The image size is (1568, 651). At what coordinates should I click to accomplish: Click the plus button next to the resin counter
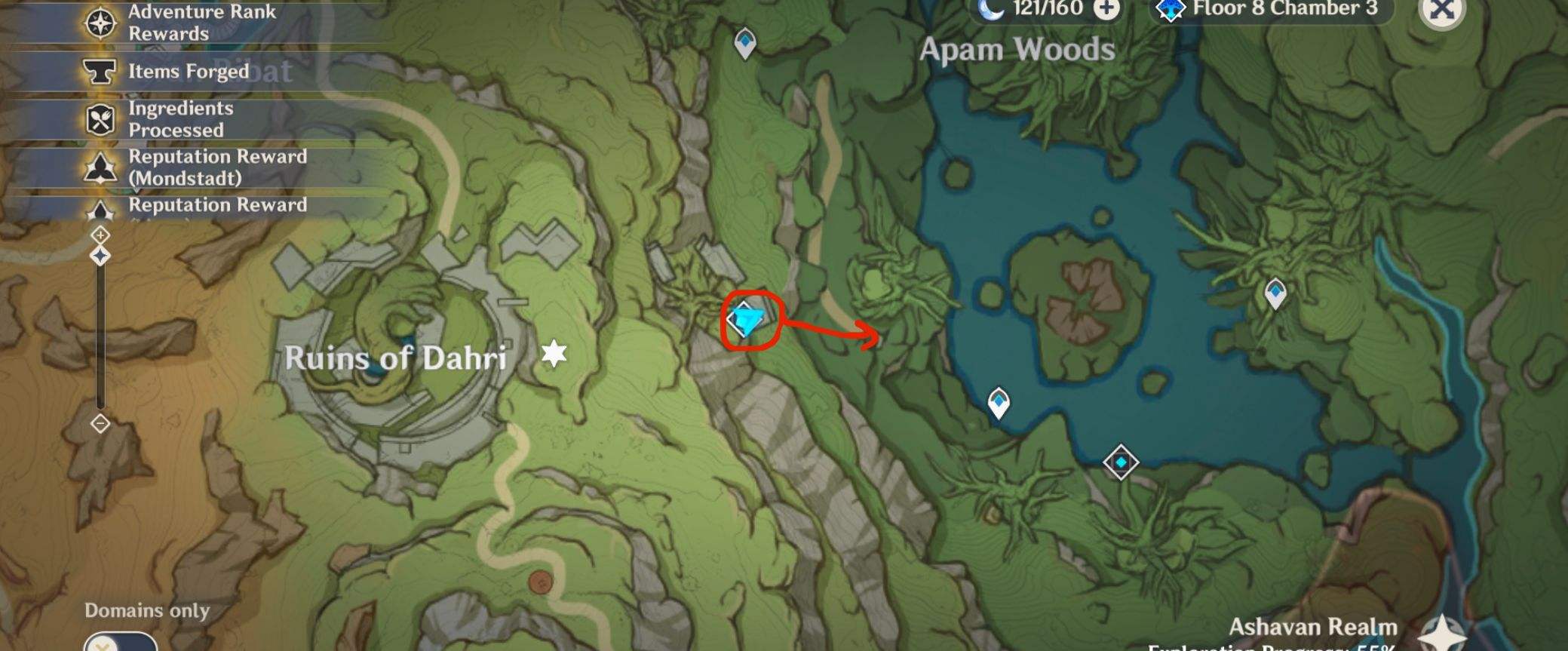click(x=1105, y=10)
